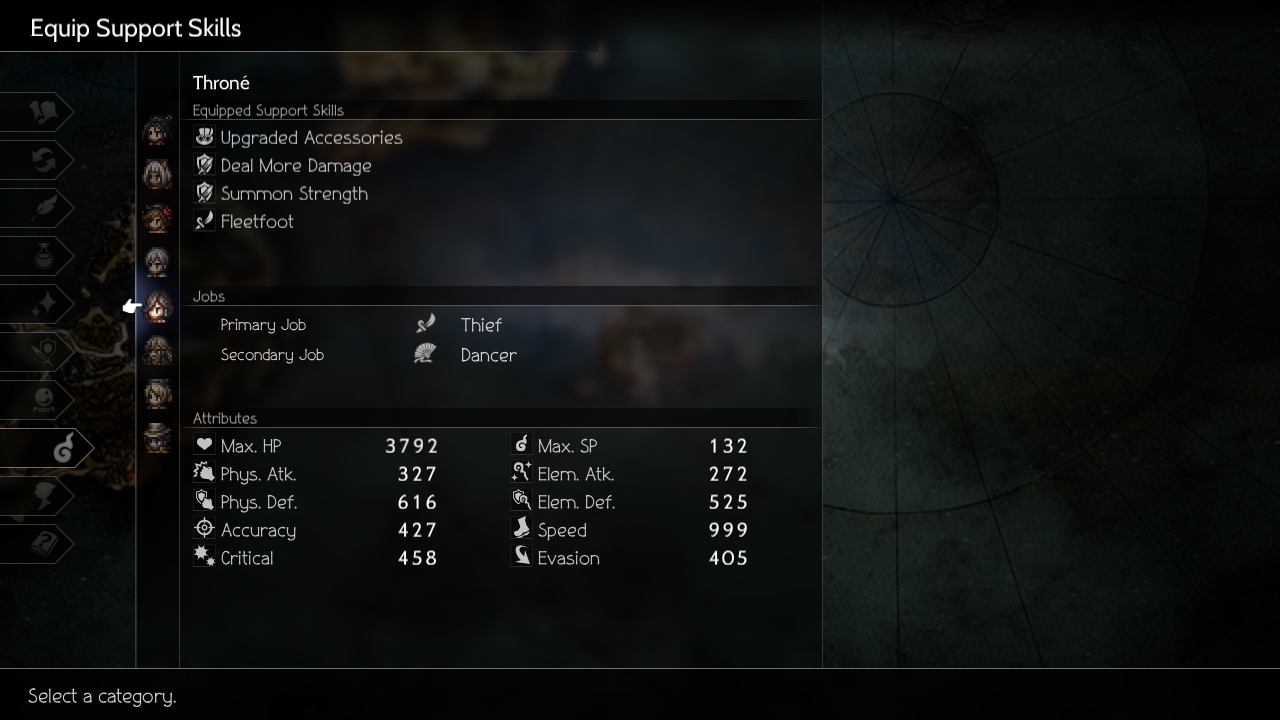1280x720 pixels.
Task: Pick Agnea's portrait with the red flower
Action: [x=157, y=218]
